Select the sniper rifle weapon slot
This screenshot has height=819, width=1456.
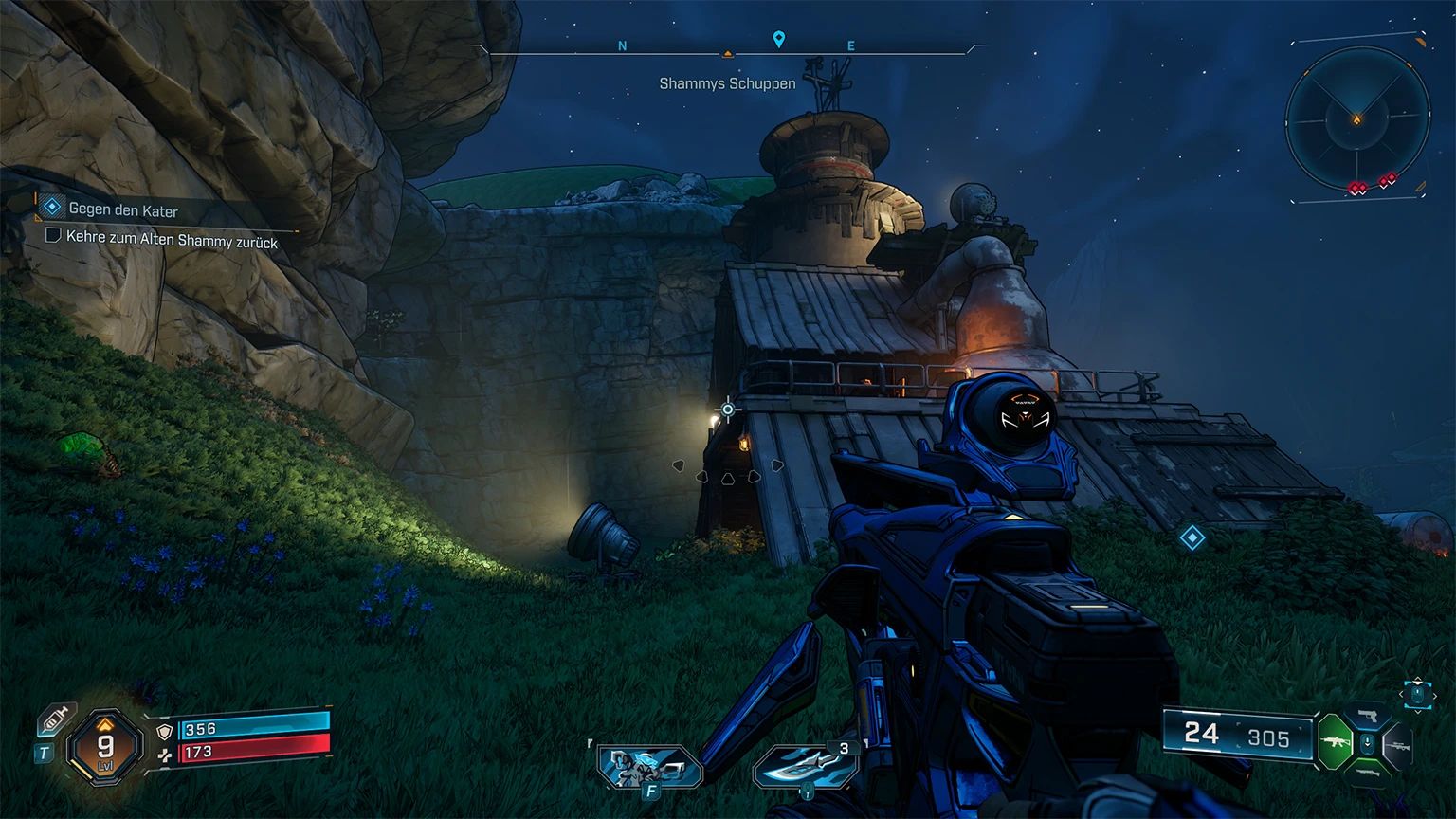(x=1398, y=746)
